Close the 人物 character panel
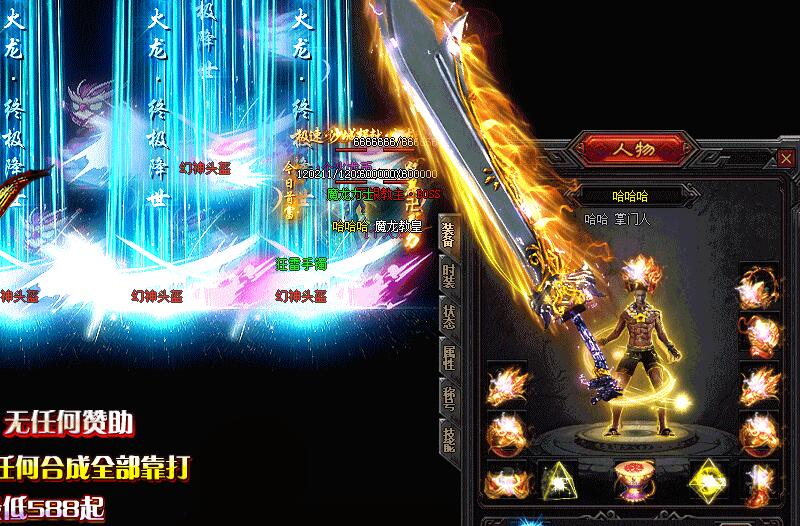 click(x=787, y=158)
